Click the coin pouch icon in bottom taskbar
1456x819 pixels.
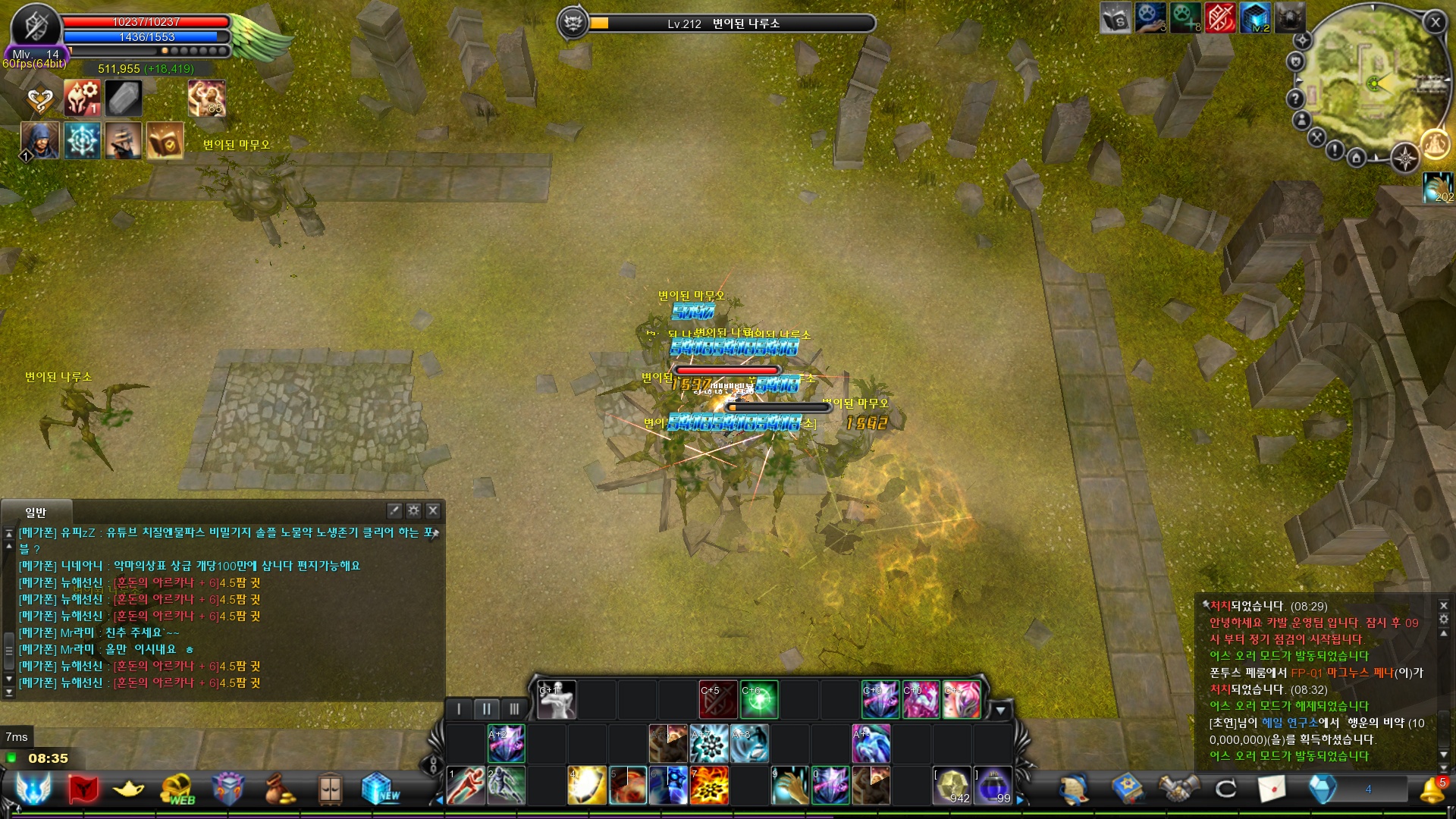pos(278,791)
